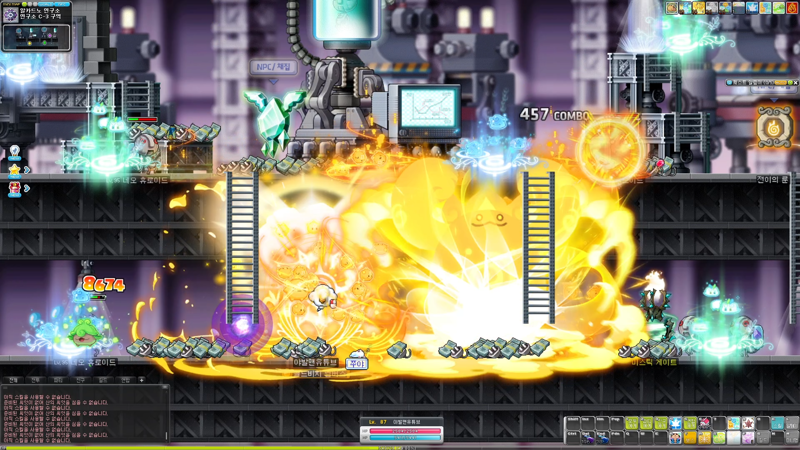This screenshot has height=450, width=800.
Task: Open the light bulb quest notifier
Action: [x=14, y=153]
